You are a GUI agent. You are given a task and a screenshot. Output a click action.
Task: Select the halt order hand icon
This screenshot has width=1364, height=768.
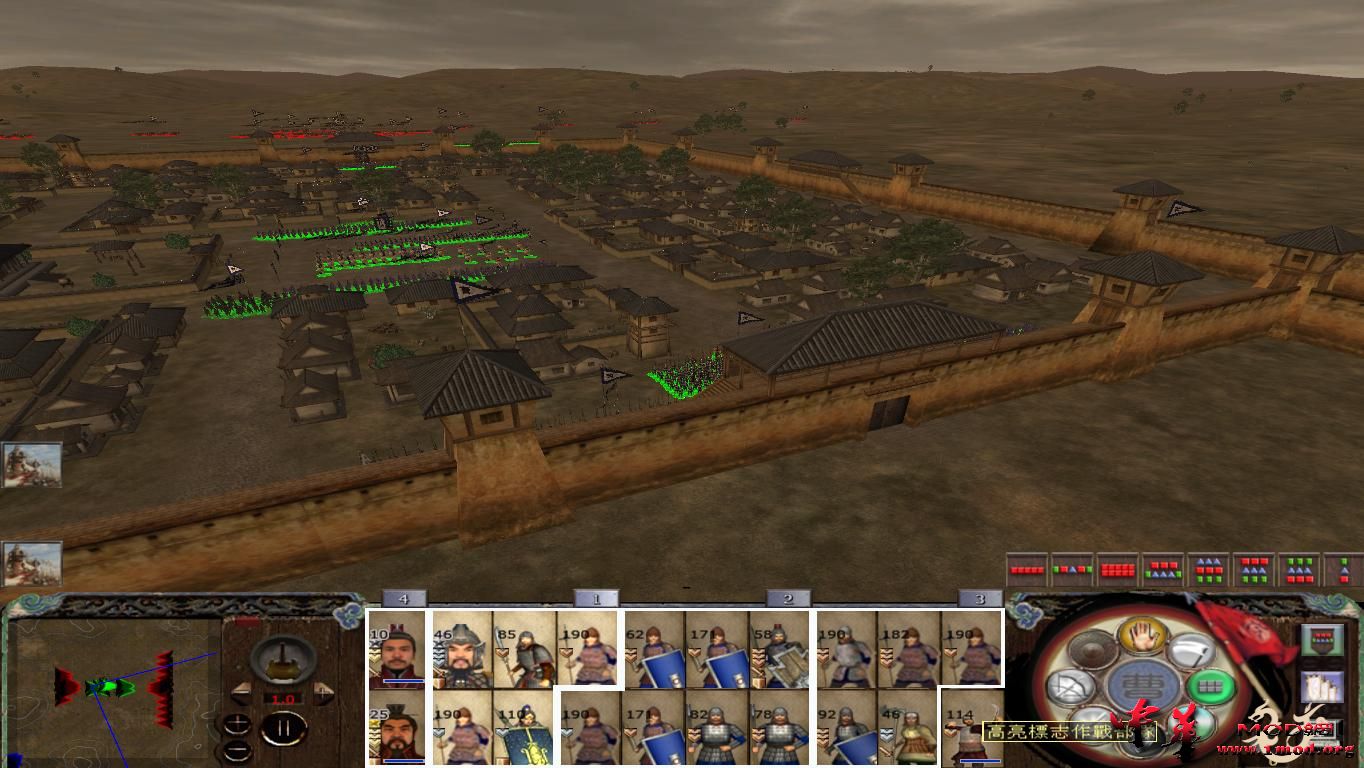pos(1141,635)
